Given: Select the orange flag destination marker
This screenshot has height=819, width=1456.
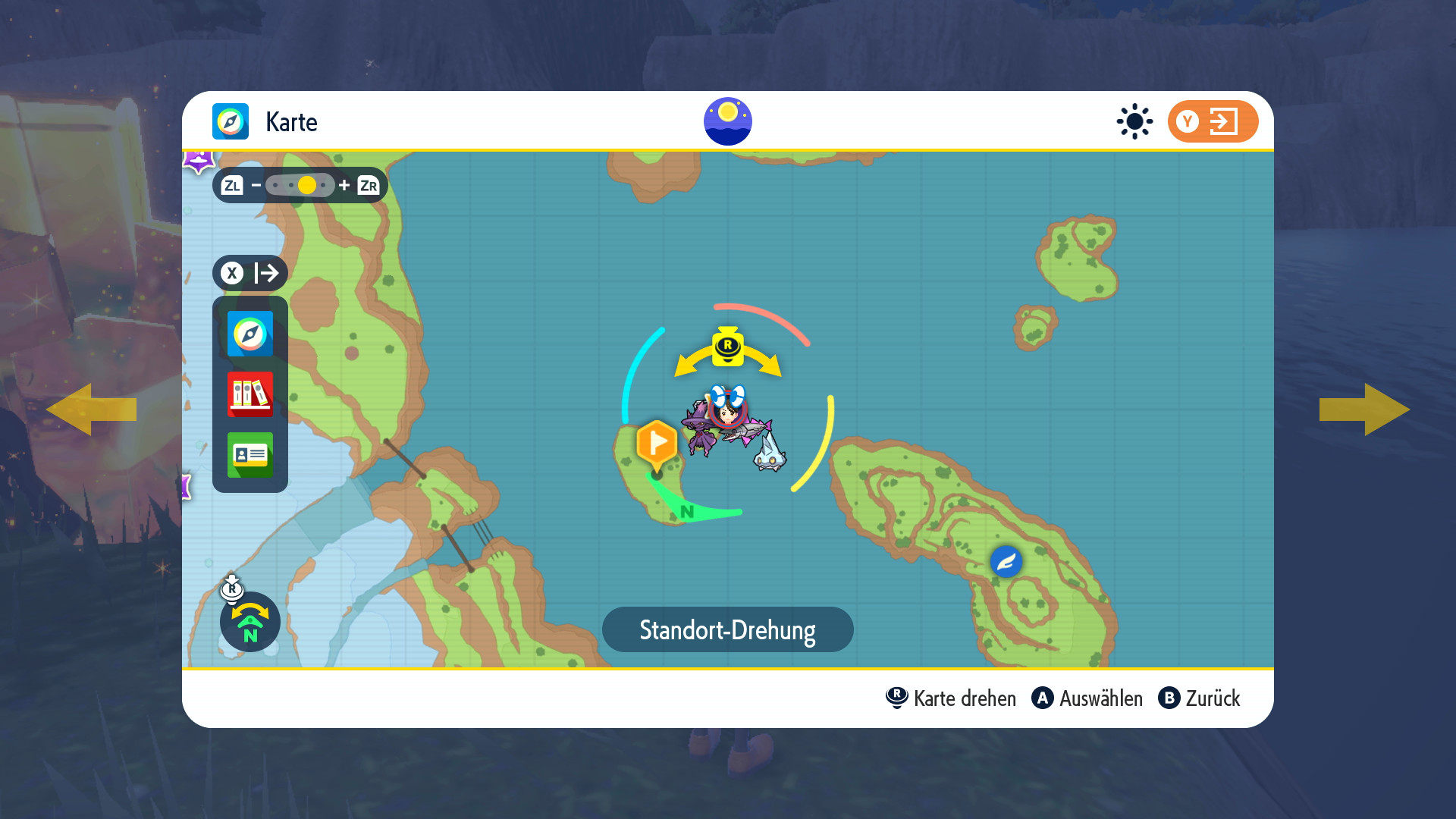Looking at the screenshot, I should tap(657, 443).
